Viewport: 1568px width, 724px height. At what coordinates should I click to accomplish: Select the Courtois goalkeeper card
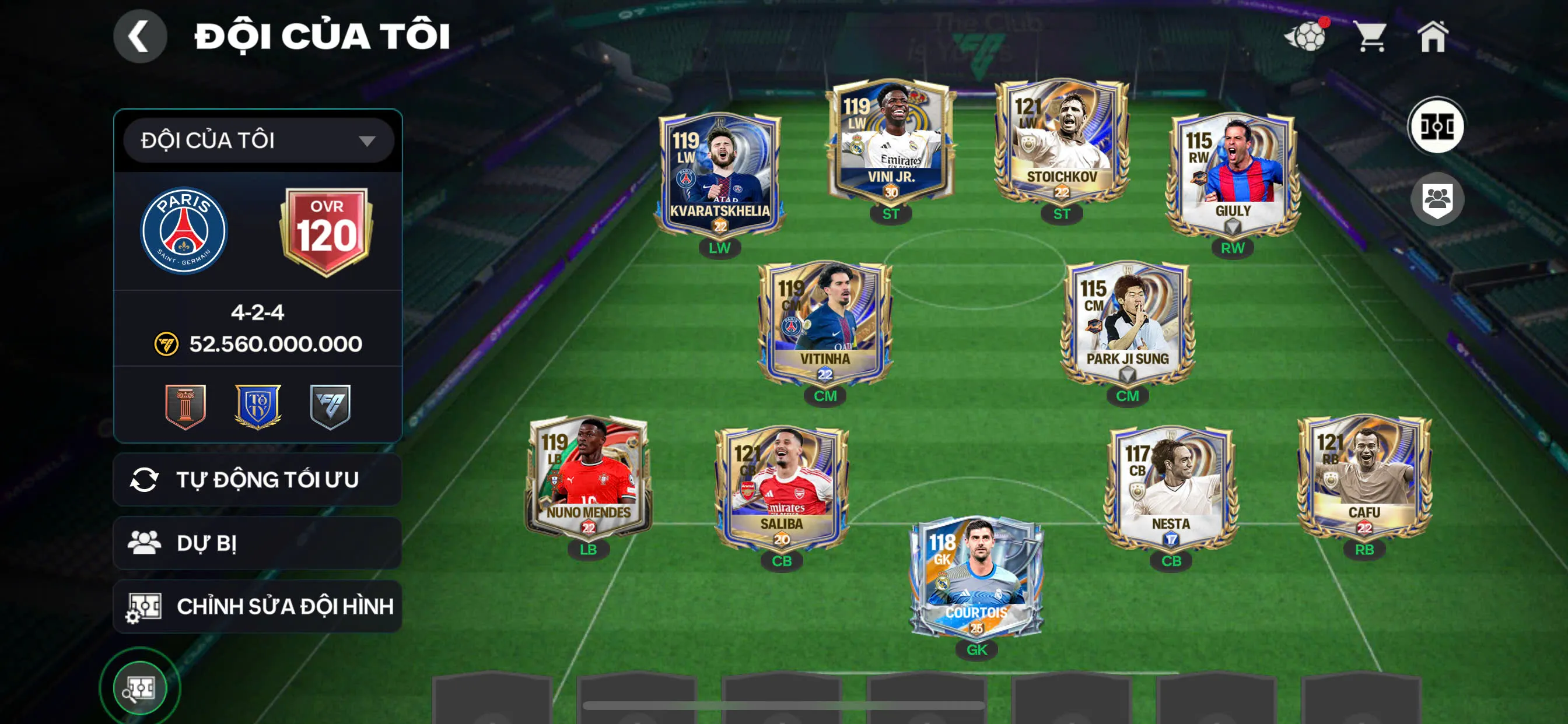tap(977, 578)
